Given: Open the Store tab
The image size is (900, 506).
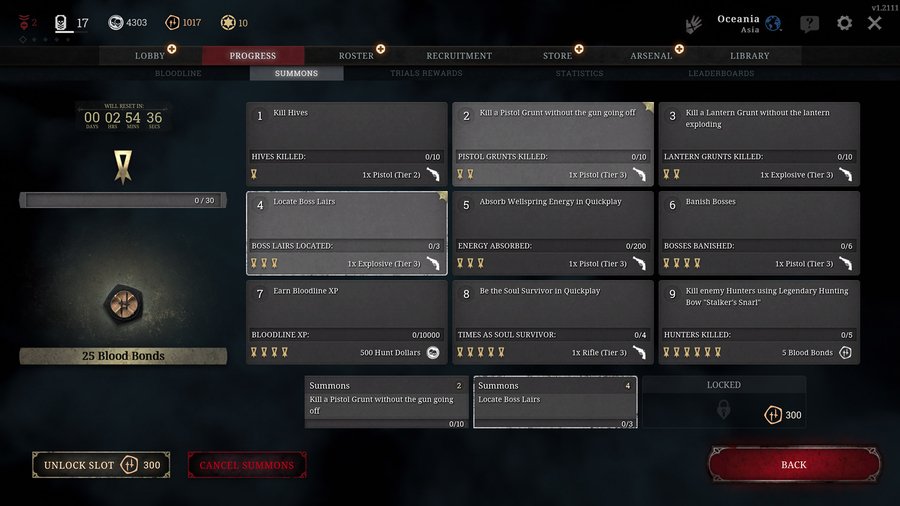Looking at the screenshot, I should [x=557, y=56].
